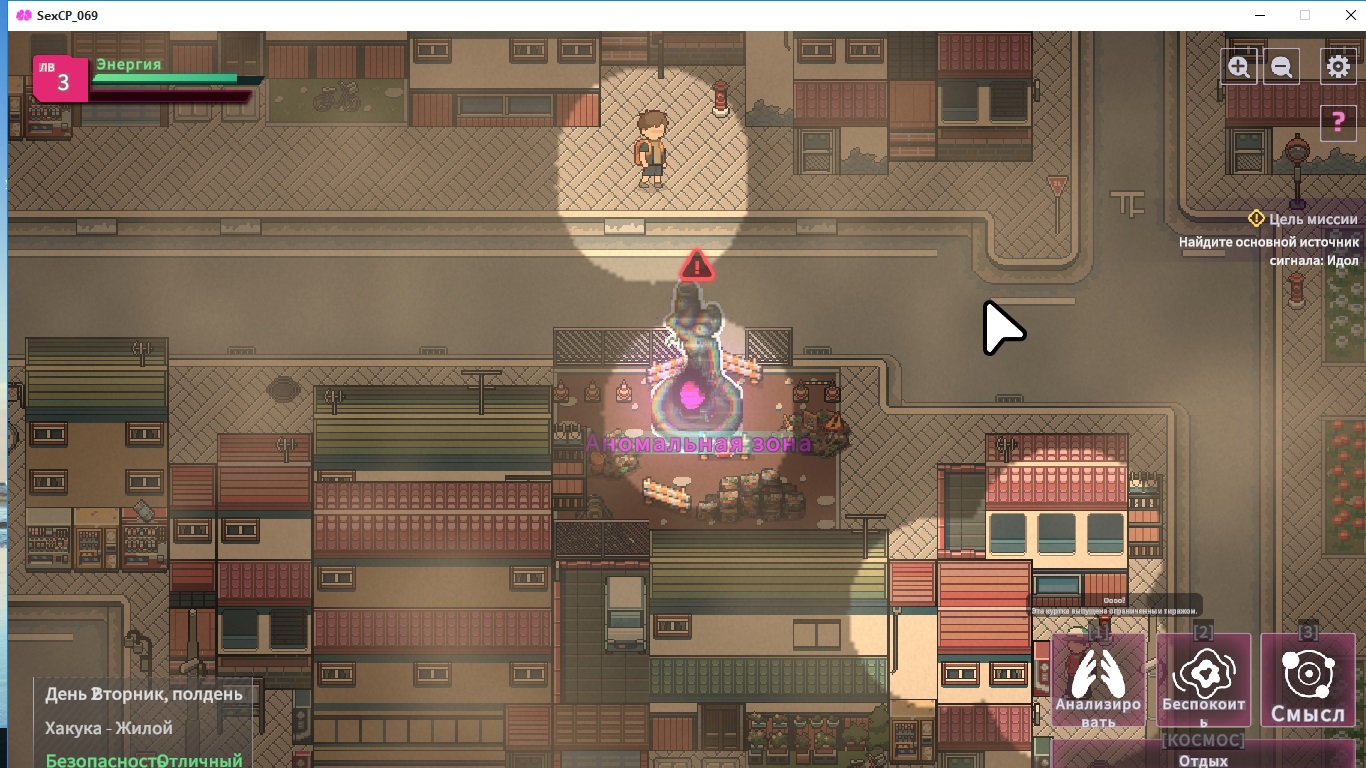1366x768 pixels.
Task: Select the Цель миссии objective tracker
Action: pyautogui.click(x=1304, y=219)
